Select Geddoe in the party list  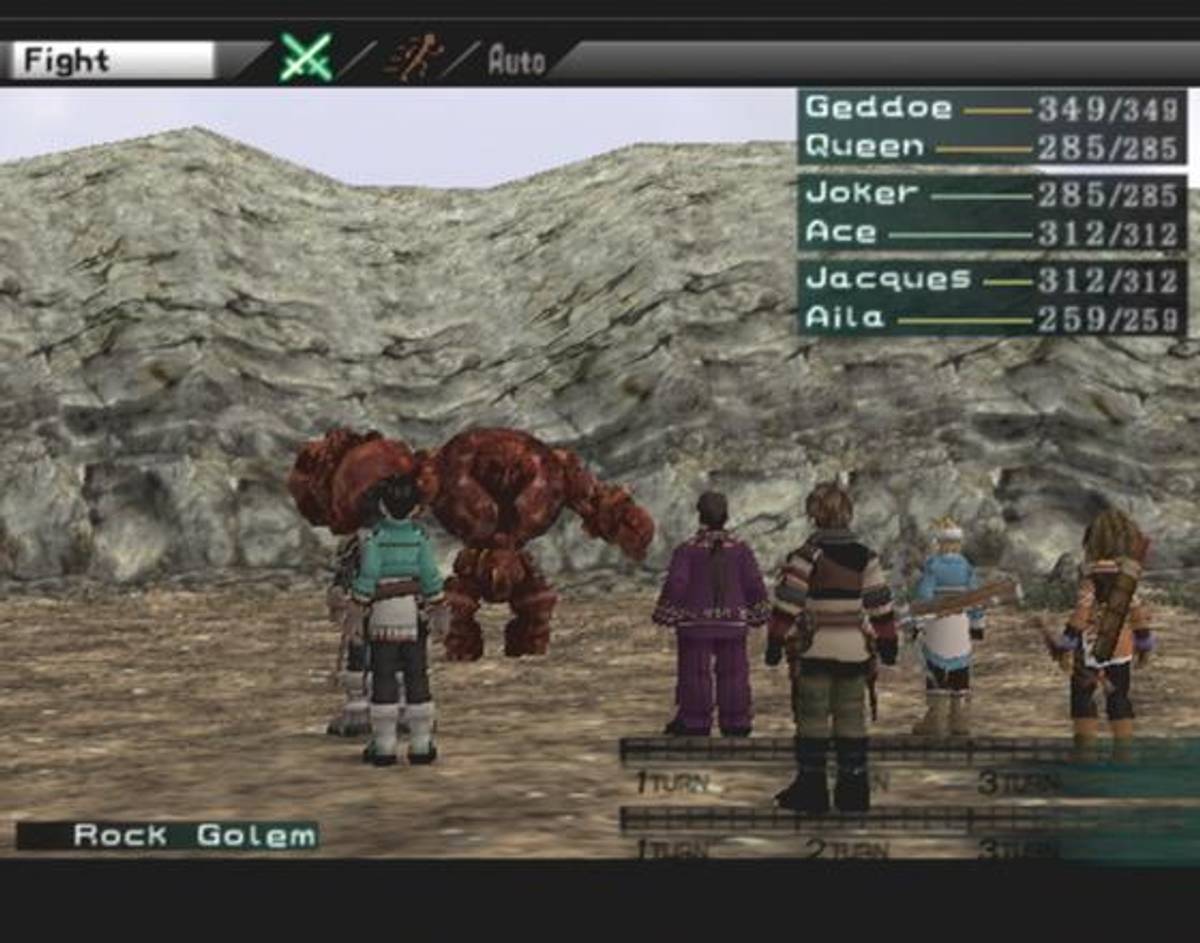pyautogui.click(x=990, y=108)
